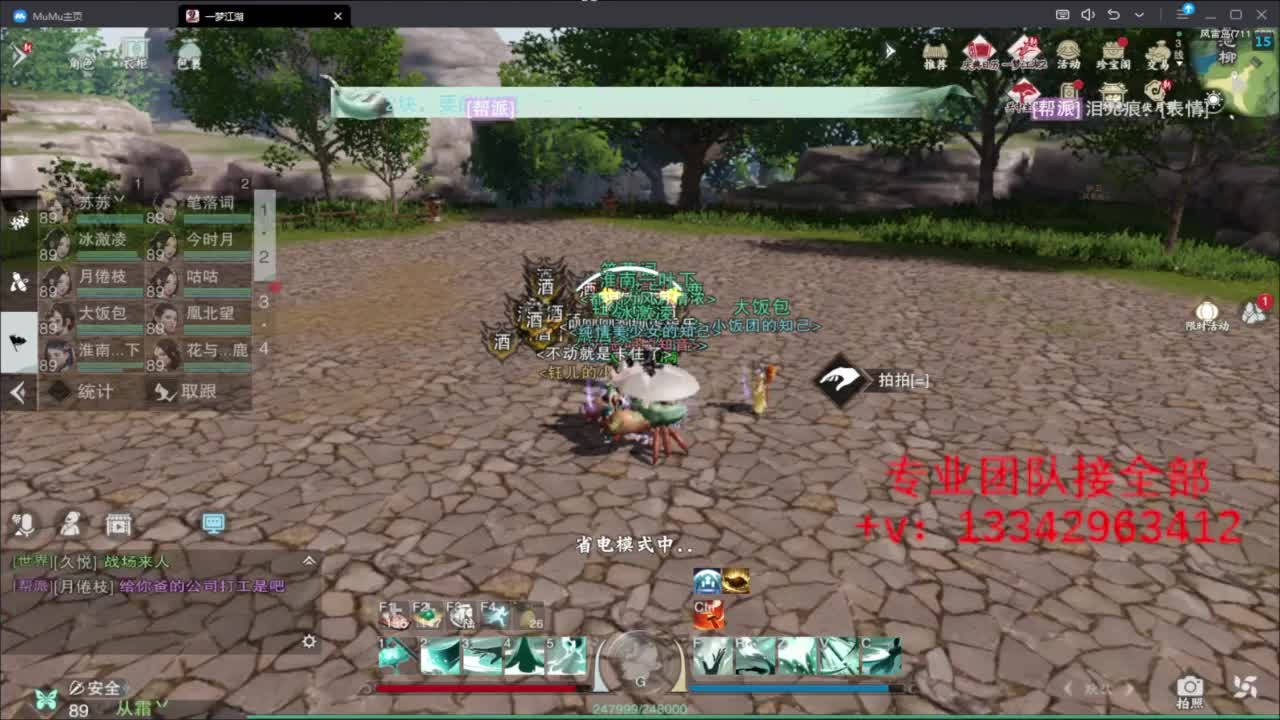
Task: Select teammate 大饭包's portrait
Action: [x=55, y=320]
